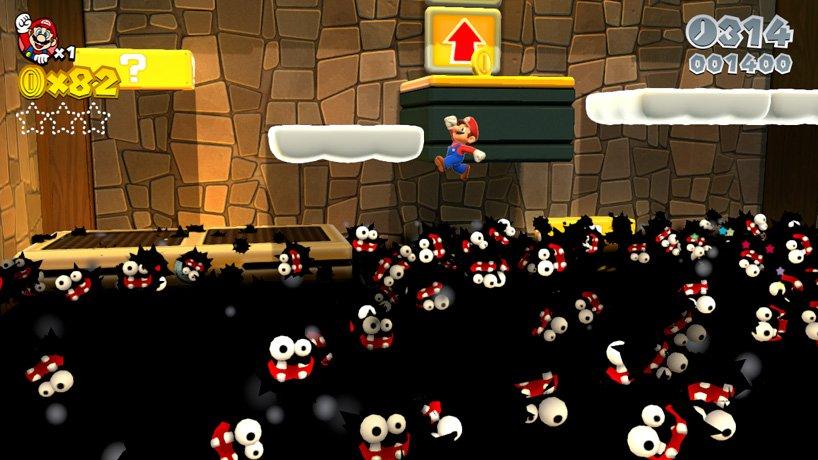Select the green star collection tracker
The height and width of the screenshot is (460, 818).
62,119
